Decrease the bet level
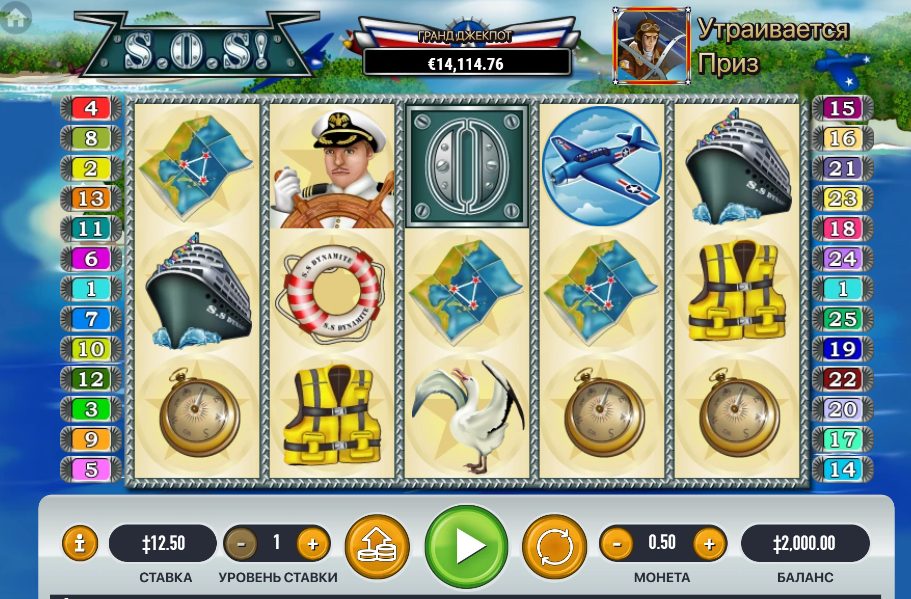The height and width of the screenshot is (599, 911). 240,544
